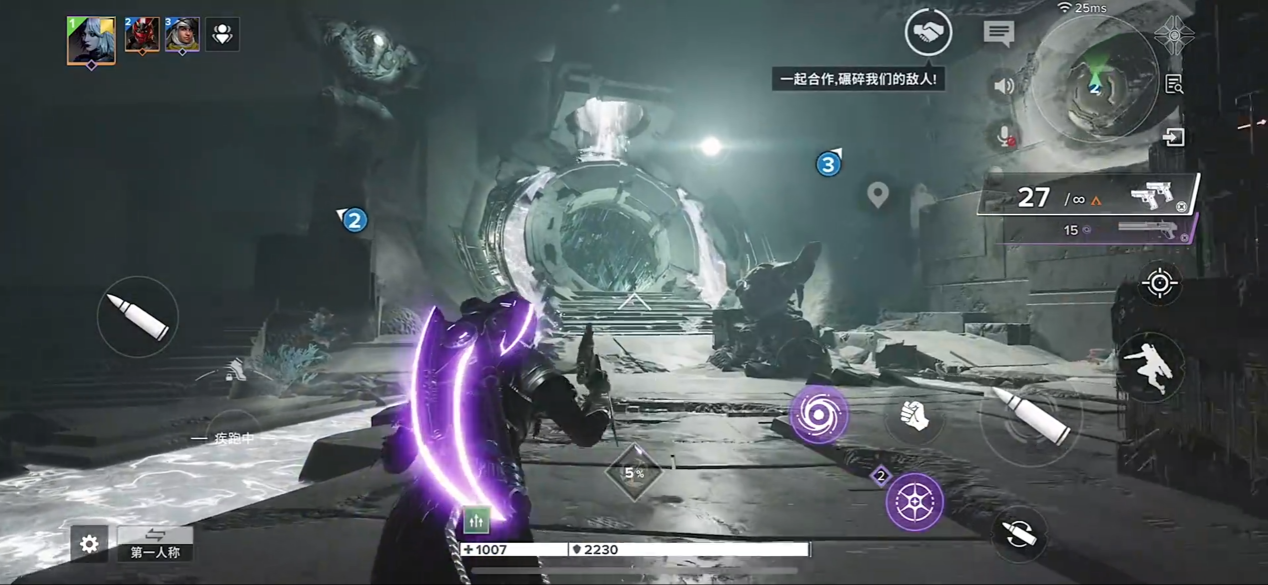Activate the purple wheel ability
The height and width of the screenshot is (585, 1268).
coord(914,501)
